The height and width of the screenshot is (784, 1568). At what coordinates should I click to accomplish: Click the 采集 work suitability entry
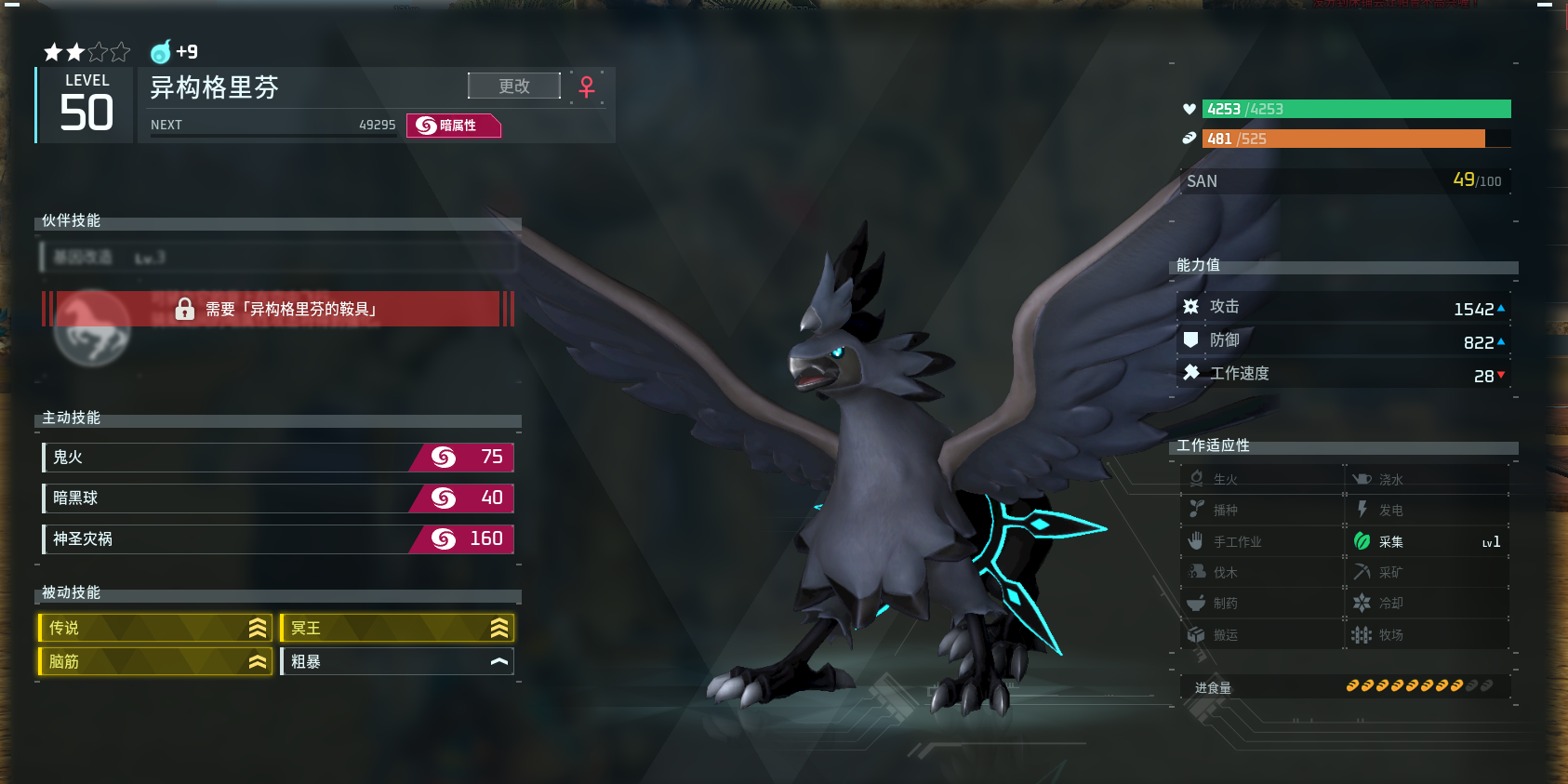[x=1427, y=541]
